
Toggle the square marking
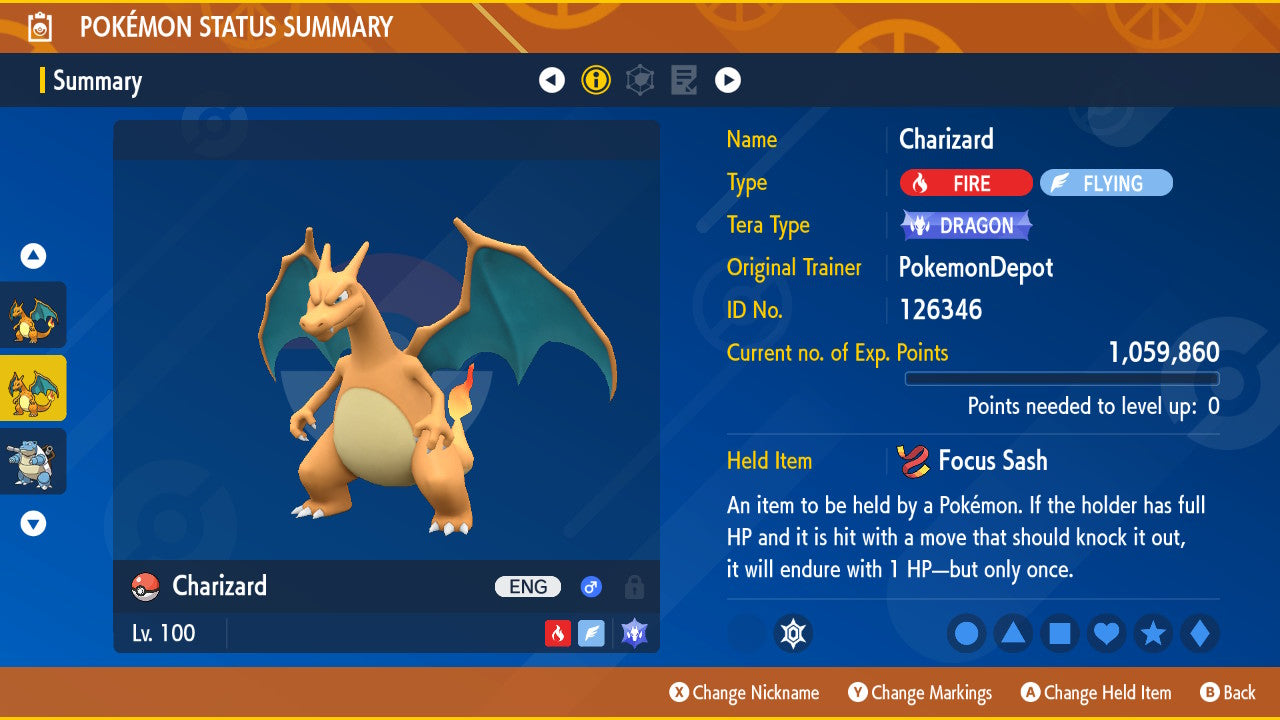(1060, 633)
